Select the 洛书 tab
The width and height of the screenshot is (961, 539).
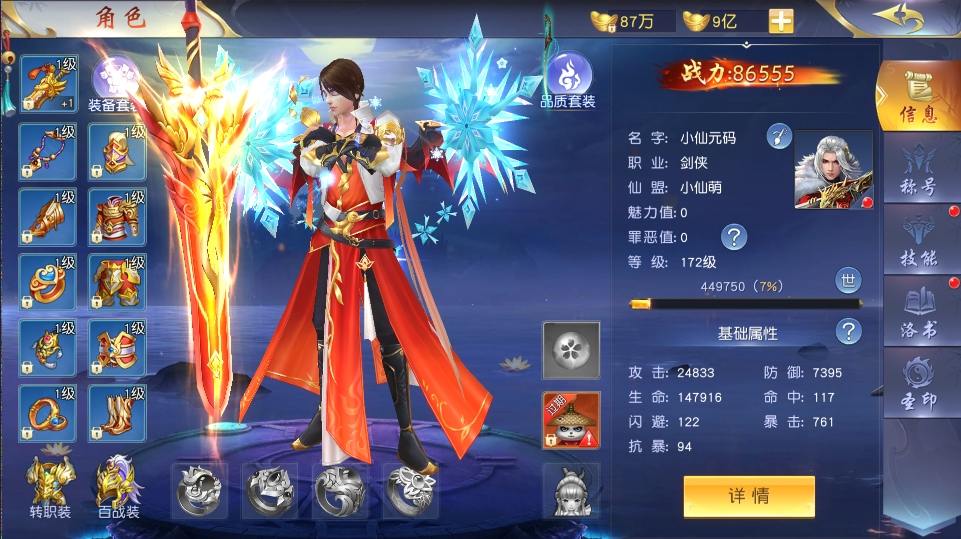point(917,313)
